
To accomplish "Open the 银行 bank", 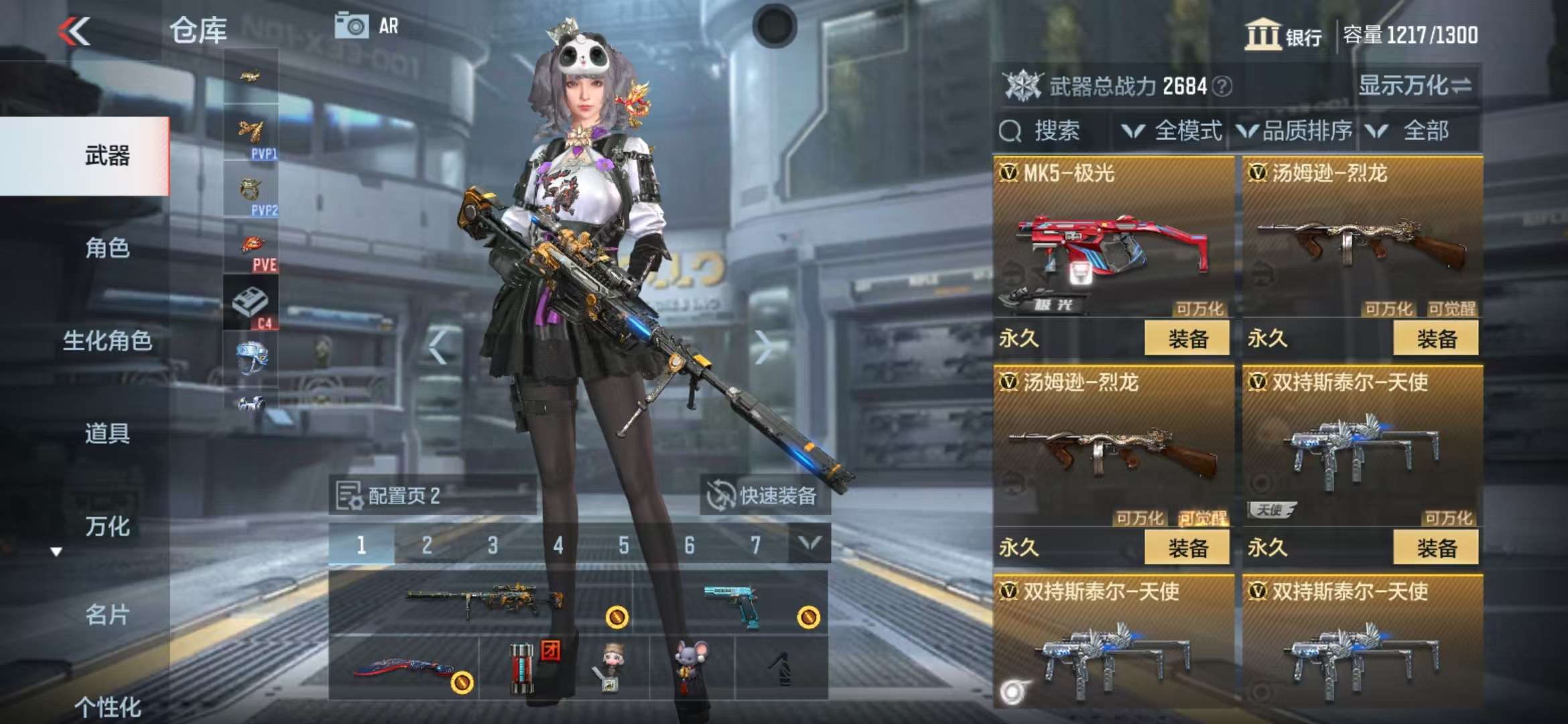I will coord(1283,35).
